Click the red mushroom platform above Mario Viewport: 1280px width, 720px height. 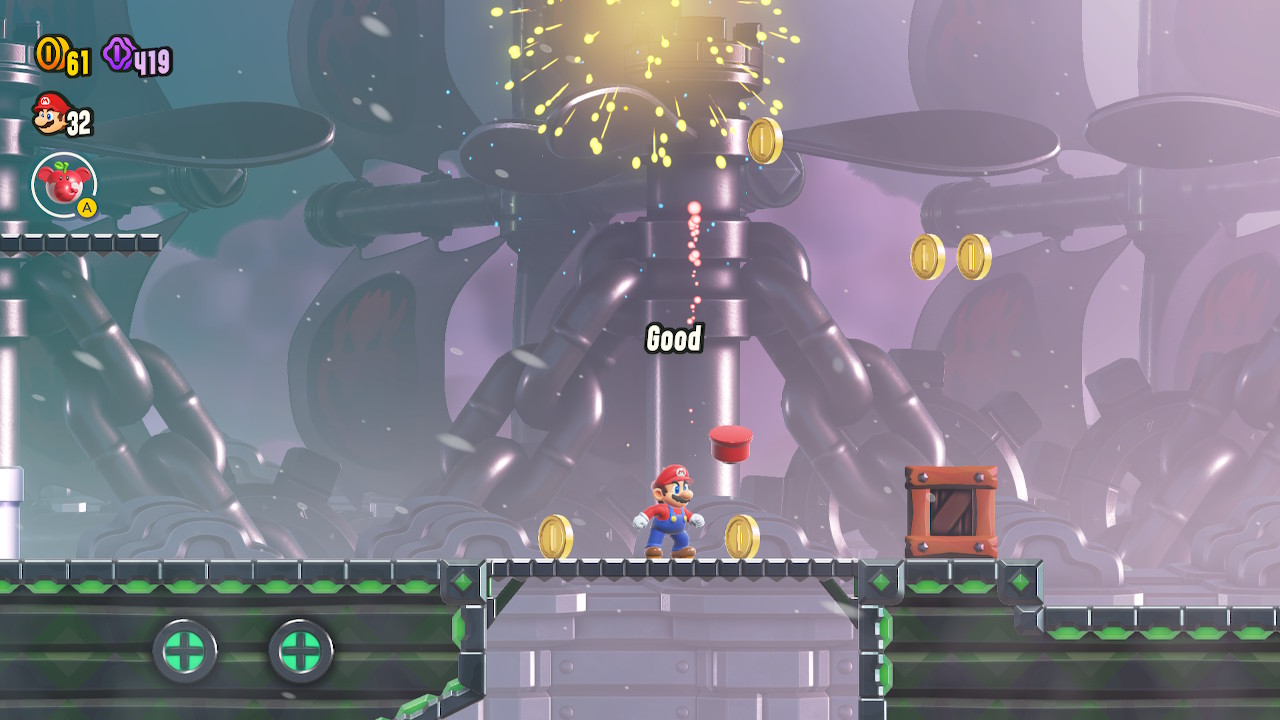click(x=730, y=442)
